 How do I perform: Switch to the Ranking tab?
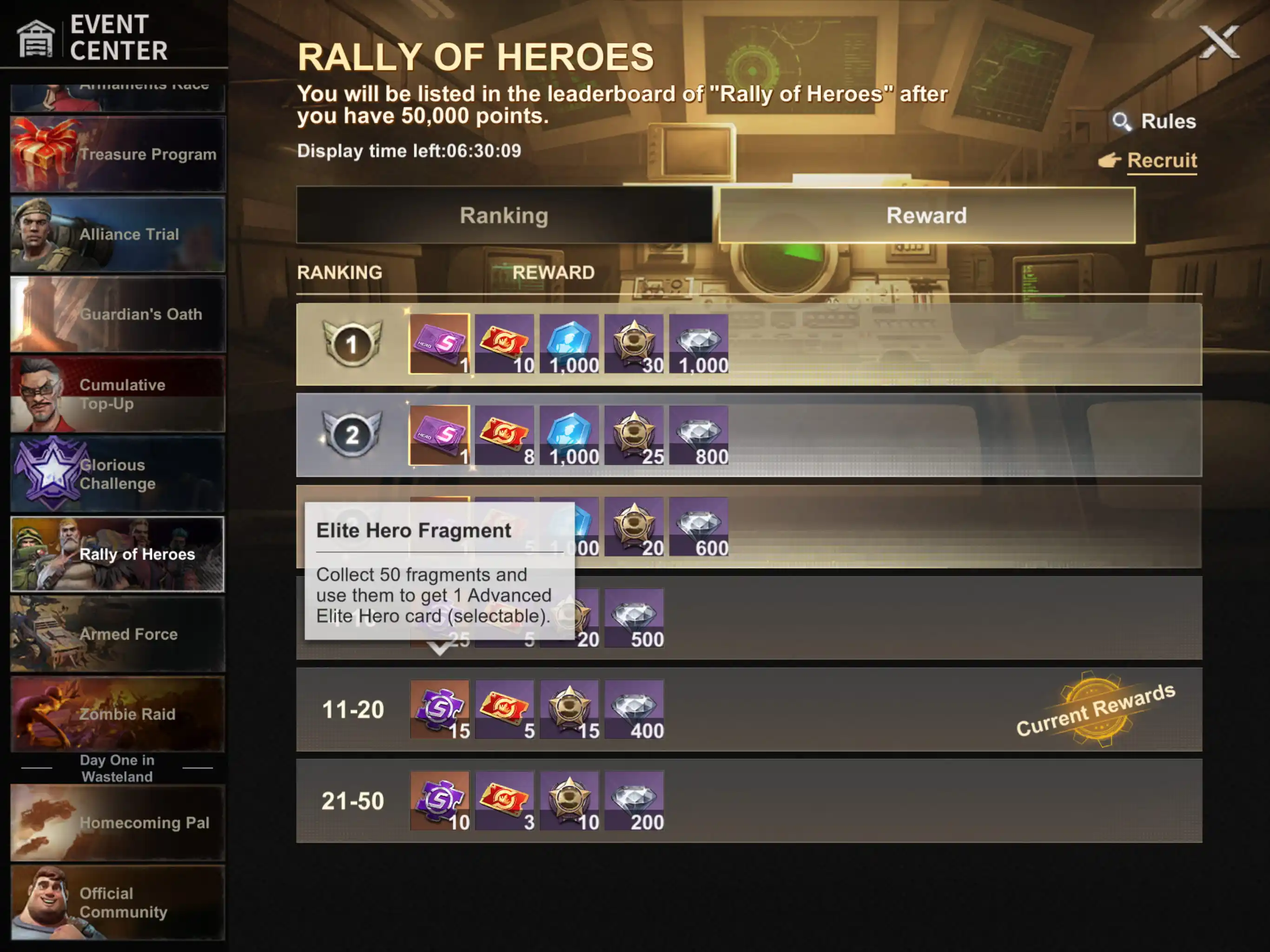tap(503, 215)
